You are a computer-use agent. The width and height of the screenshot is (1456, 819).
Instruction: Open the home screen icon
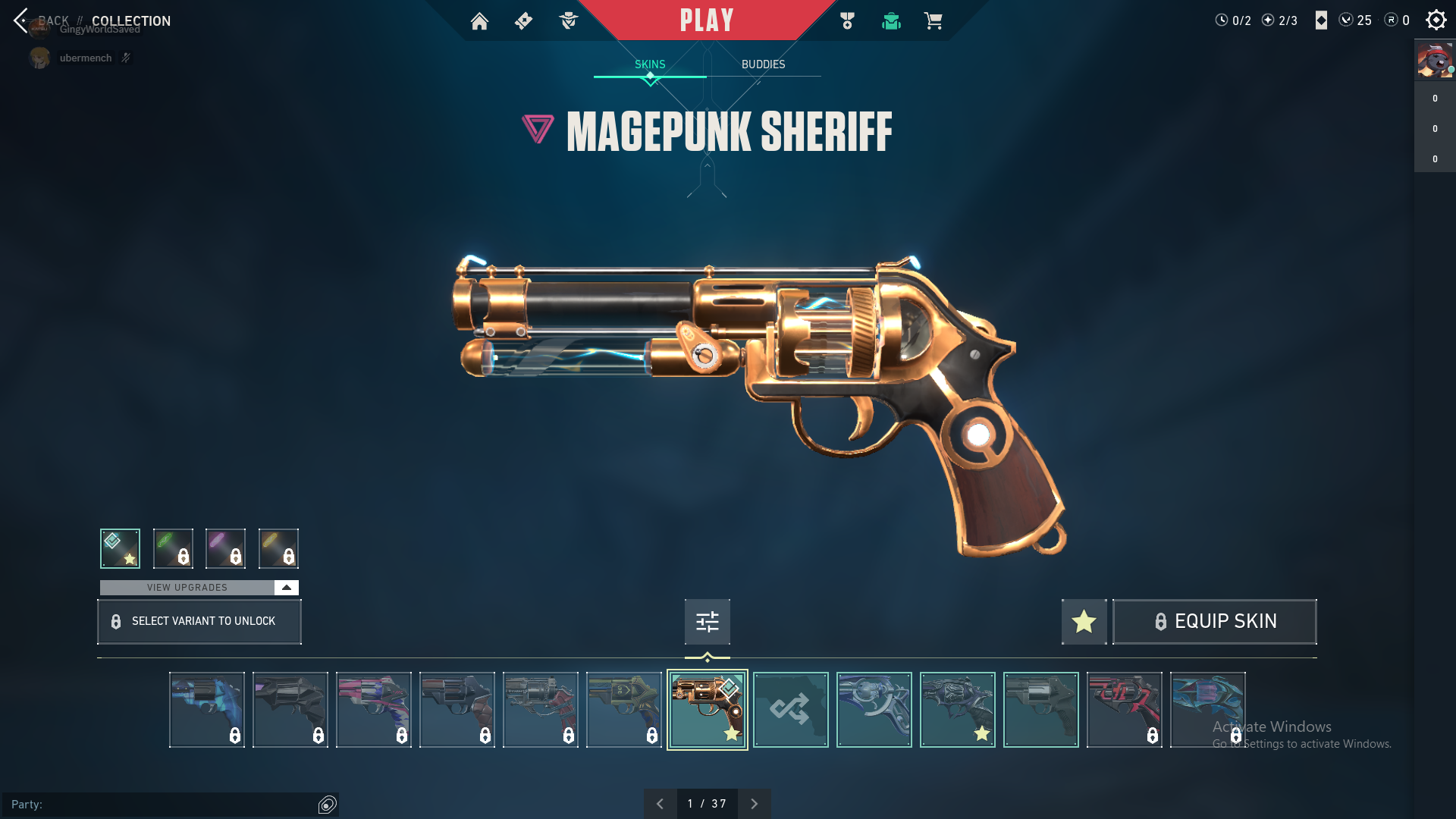[x=479, y=21]
